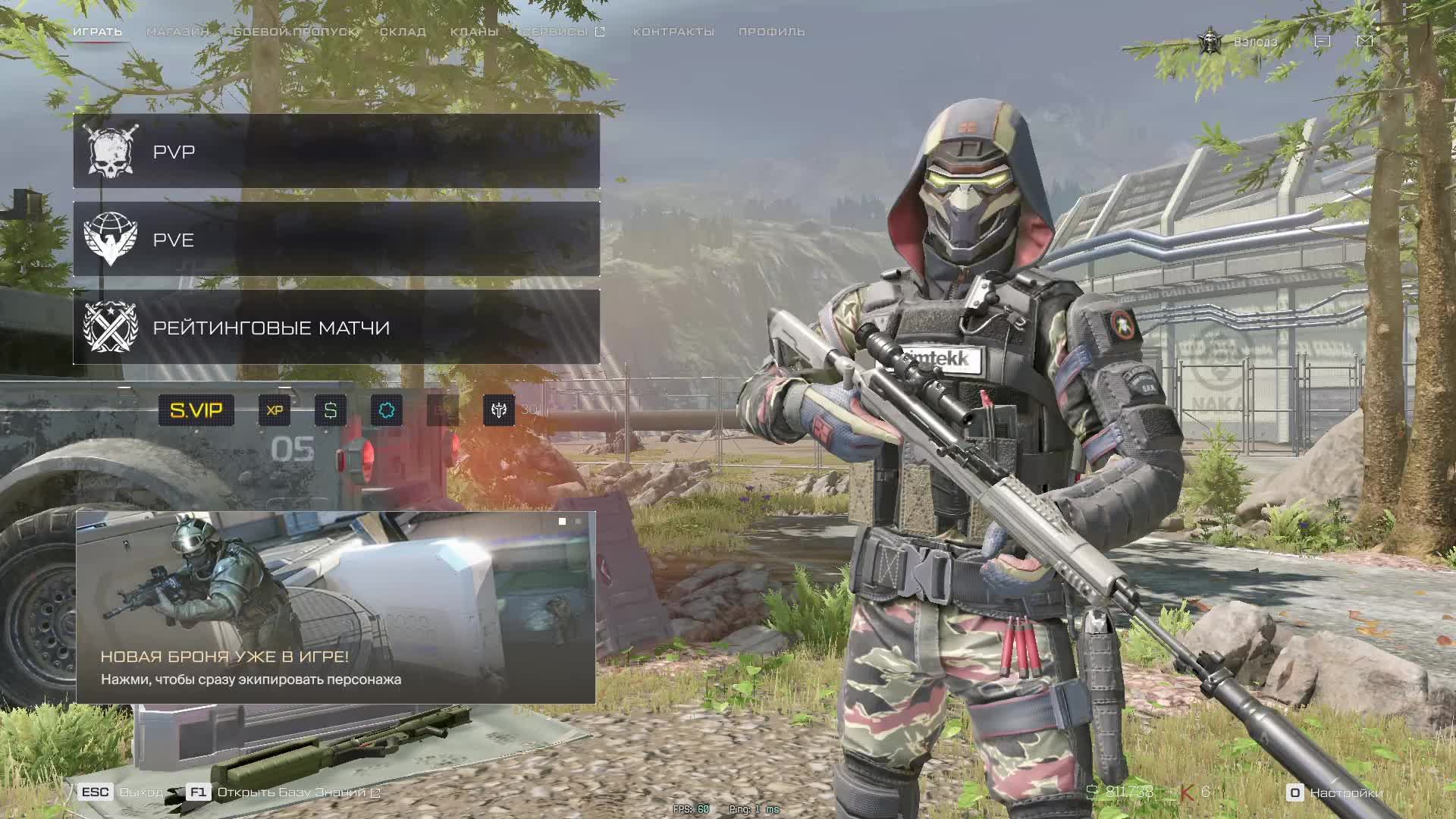View the Контракты tab
The height and width of the screenshot is (819, 1456).
[673, 32]
